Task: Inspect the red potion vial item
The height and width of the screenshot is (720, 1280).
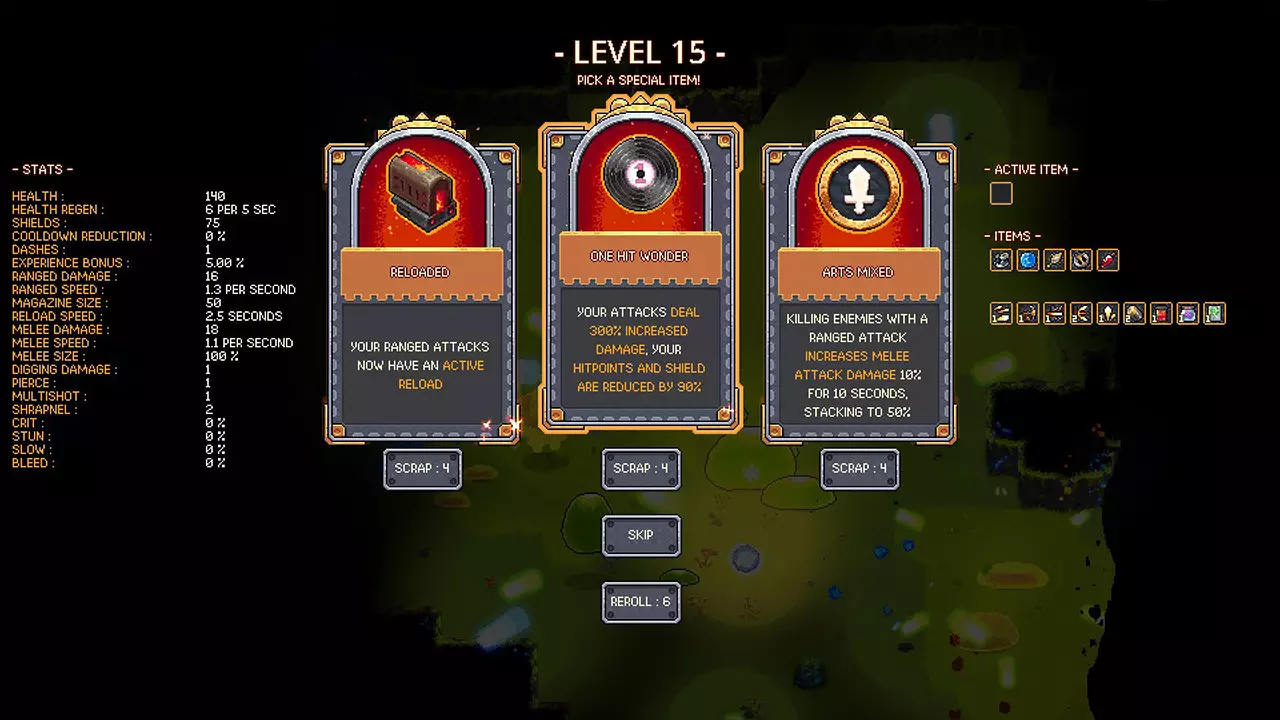Action: pos(1107,261)
